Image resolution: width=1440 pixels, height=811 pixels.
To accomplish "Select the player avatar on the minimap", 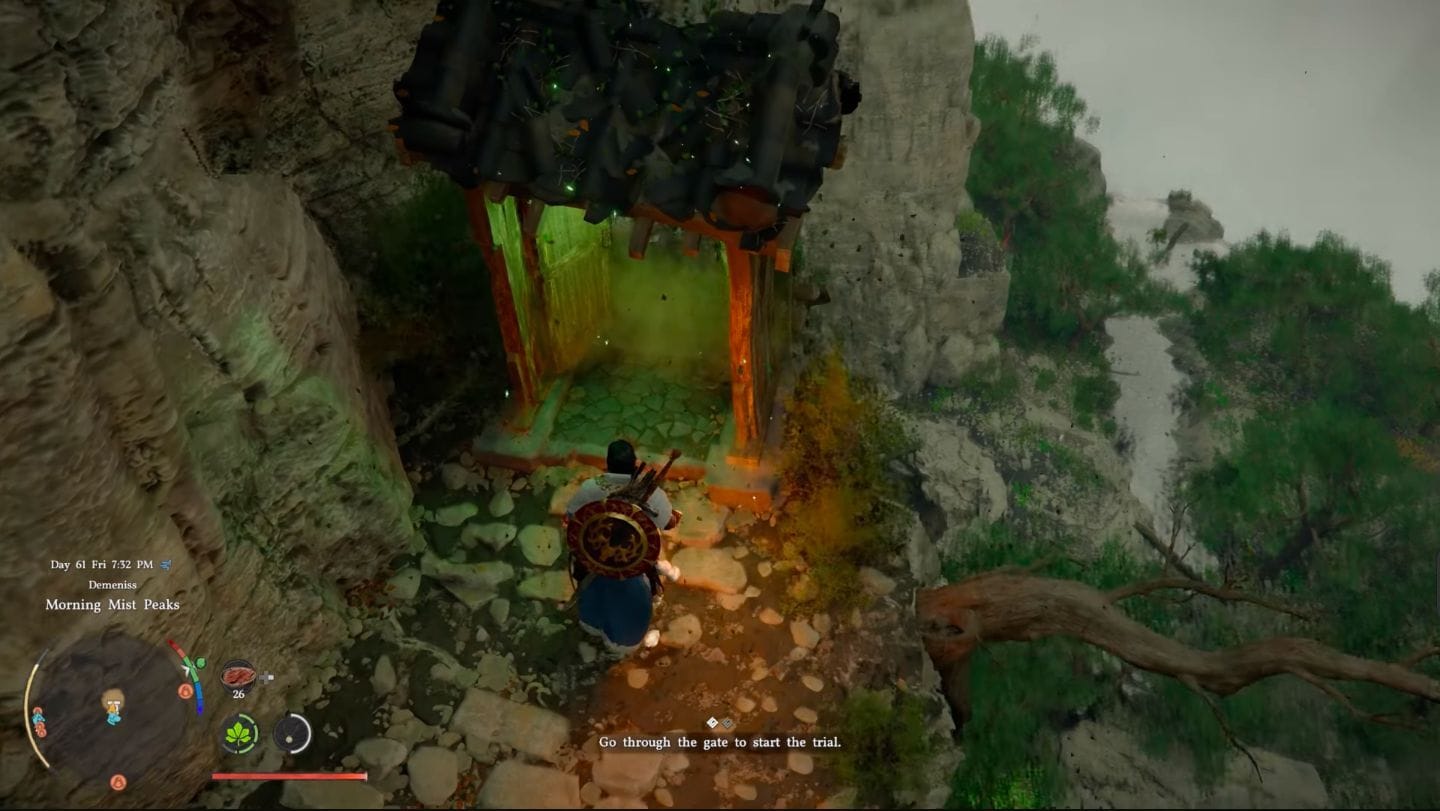I will [x=114, y=707].
